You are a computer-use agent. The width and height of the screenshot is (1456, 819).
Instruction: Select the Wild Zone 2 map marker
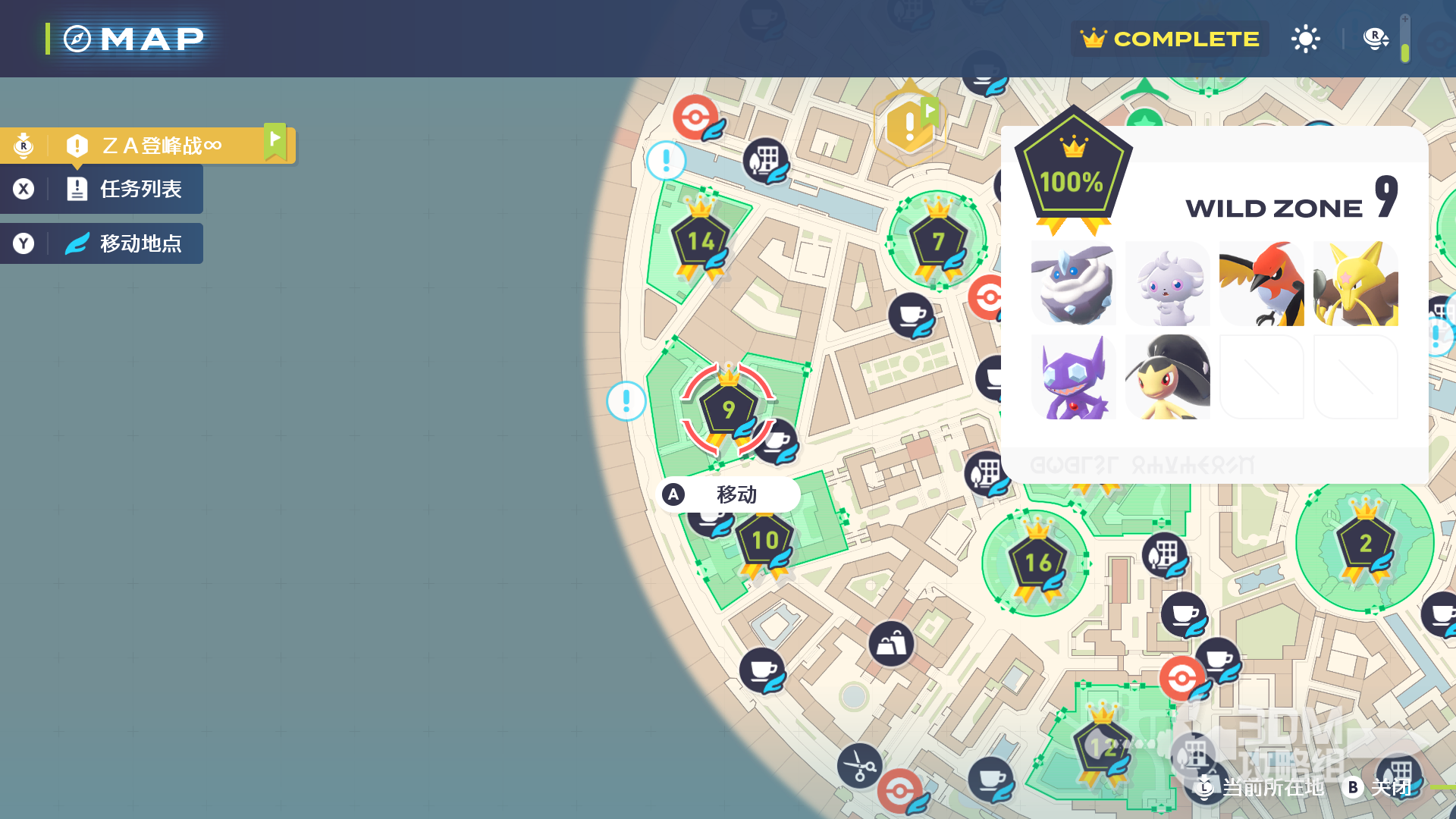pyautogui.click(x=1365, y=544)
